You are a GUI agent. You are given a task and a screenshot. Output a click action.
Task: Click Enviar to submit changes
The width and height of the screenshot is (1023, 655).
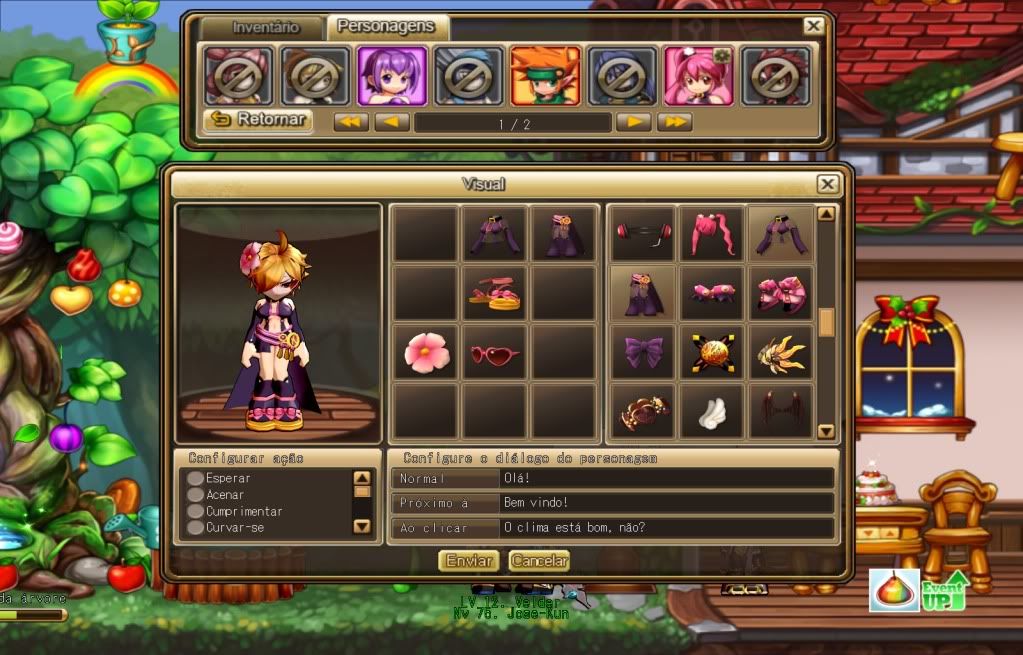(x=469, y=561)
